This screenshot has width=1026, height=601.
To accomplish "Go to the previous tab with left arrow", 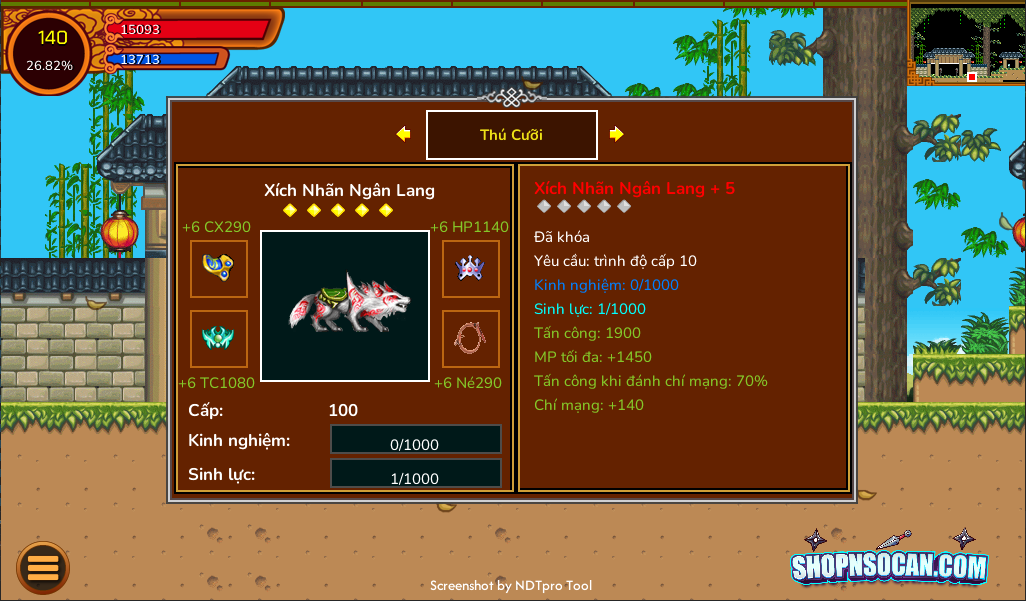I will click(403, 134).
